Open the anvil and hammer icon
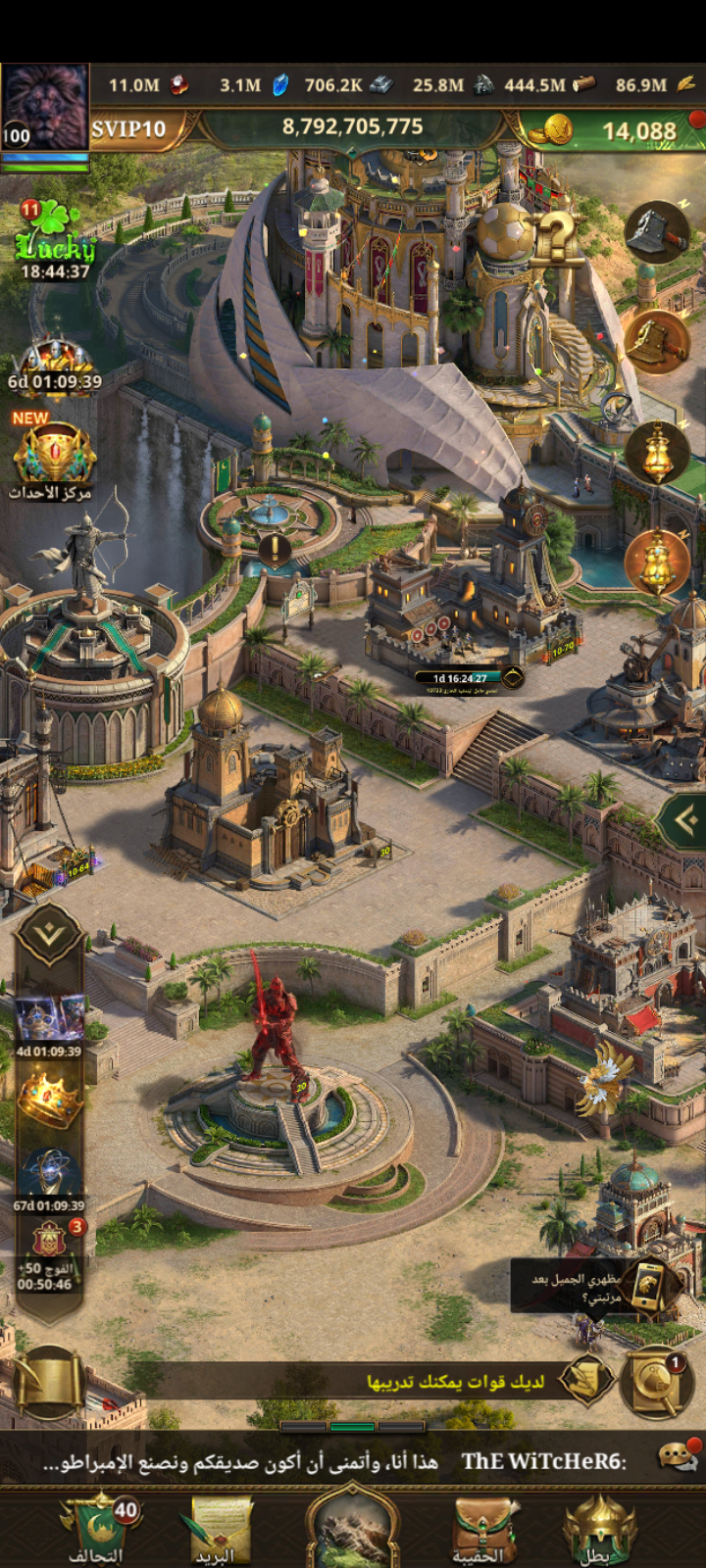This screenshot has height=1568, width=706. 657,232
